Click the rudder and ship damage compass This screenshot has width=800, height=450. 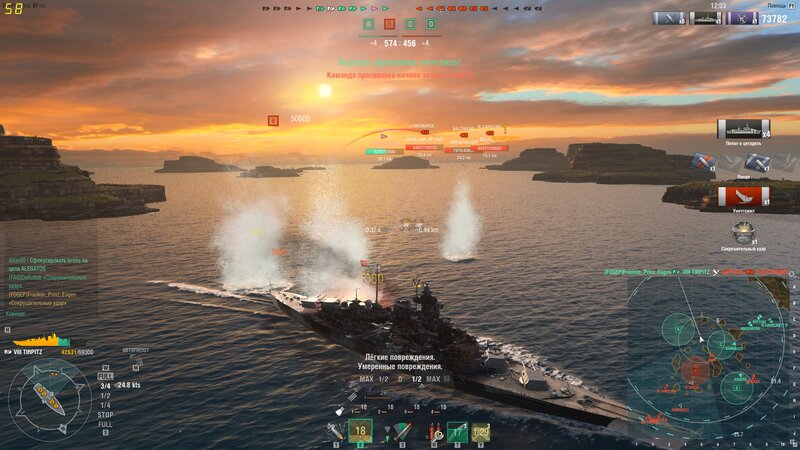(49, 397)
